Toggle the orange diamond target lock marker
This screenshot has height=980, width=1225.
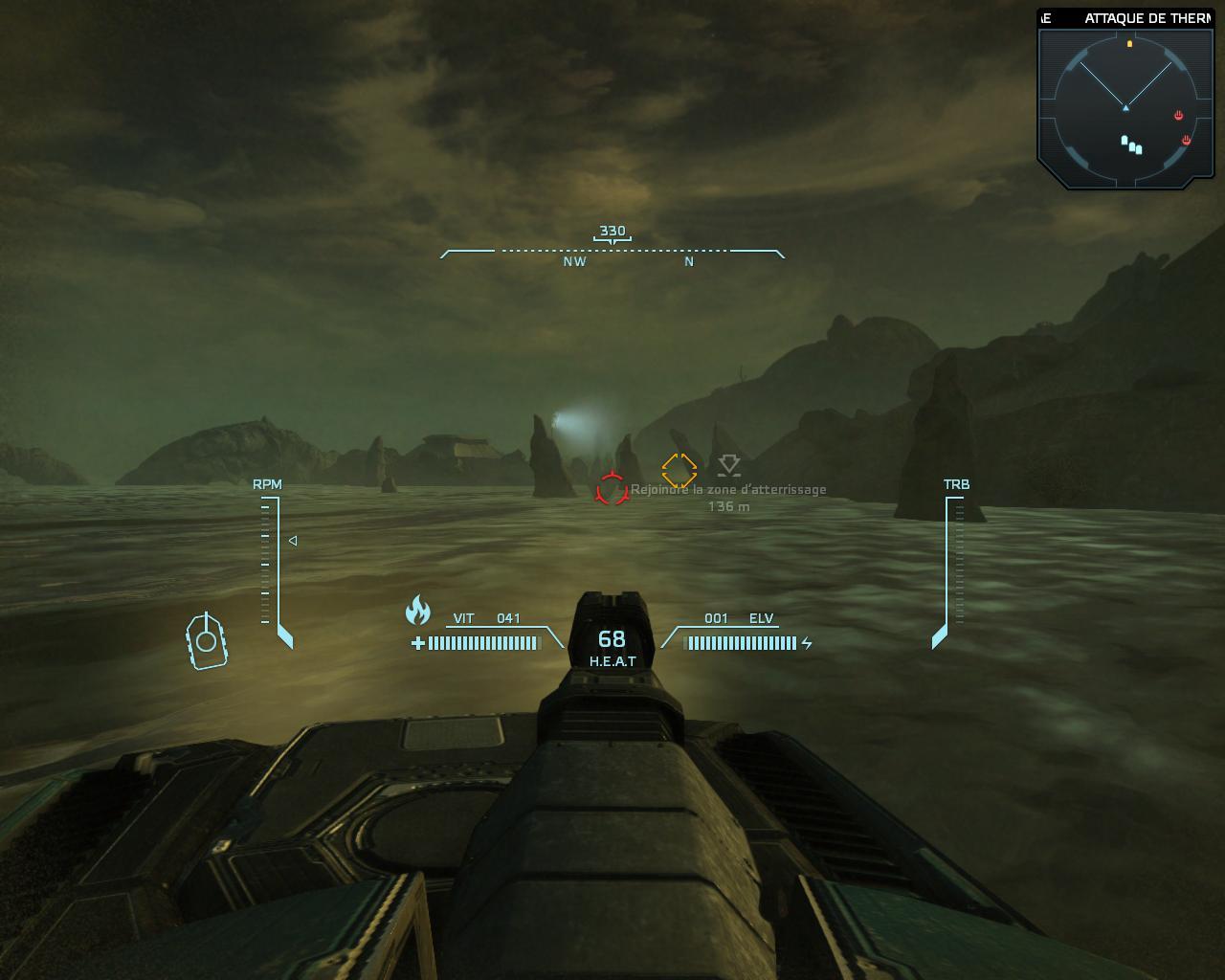click(x=679, y=468)
